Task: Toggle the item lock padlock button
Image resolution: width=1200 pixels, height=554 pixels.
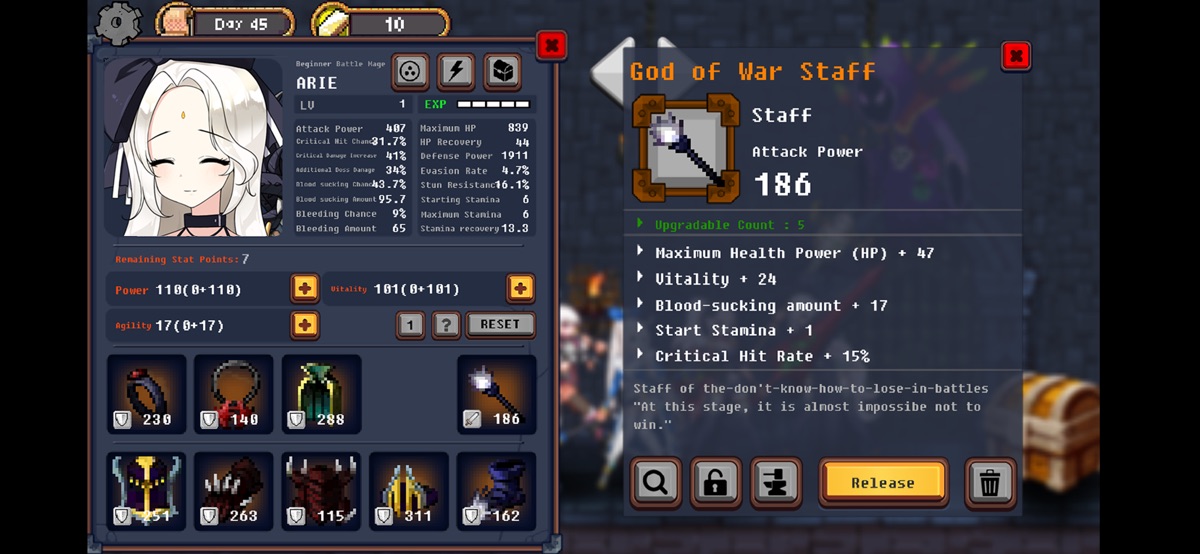Action: pyautogui.click(x=716, y=483)
